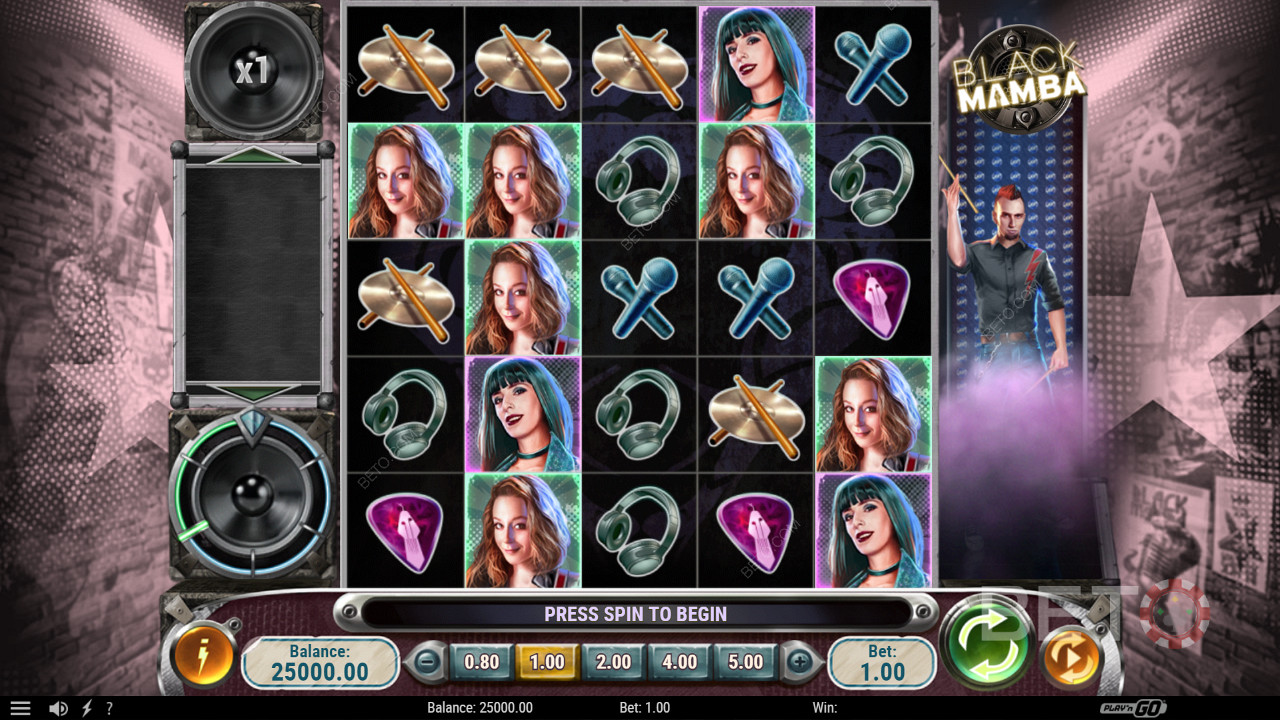Choose the 1.00 bet value

click(x=547, y=661)
